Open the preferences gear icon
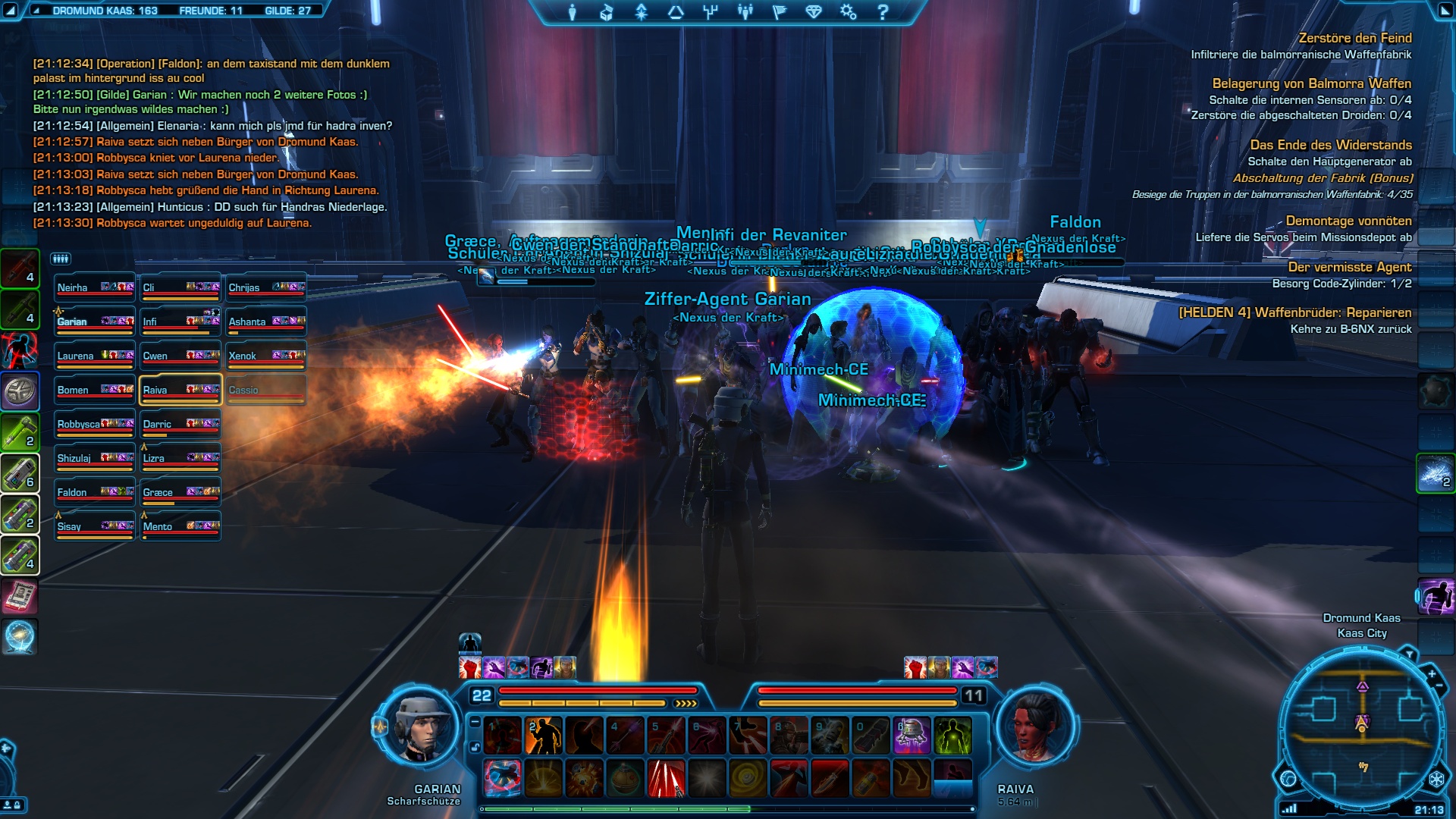 (848, 12)
